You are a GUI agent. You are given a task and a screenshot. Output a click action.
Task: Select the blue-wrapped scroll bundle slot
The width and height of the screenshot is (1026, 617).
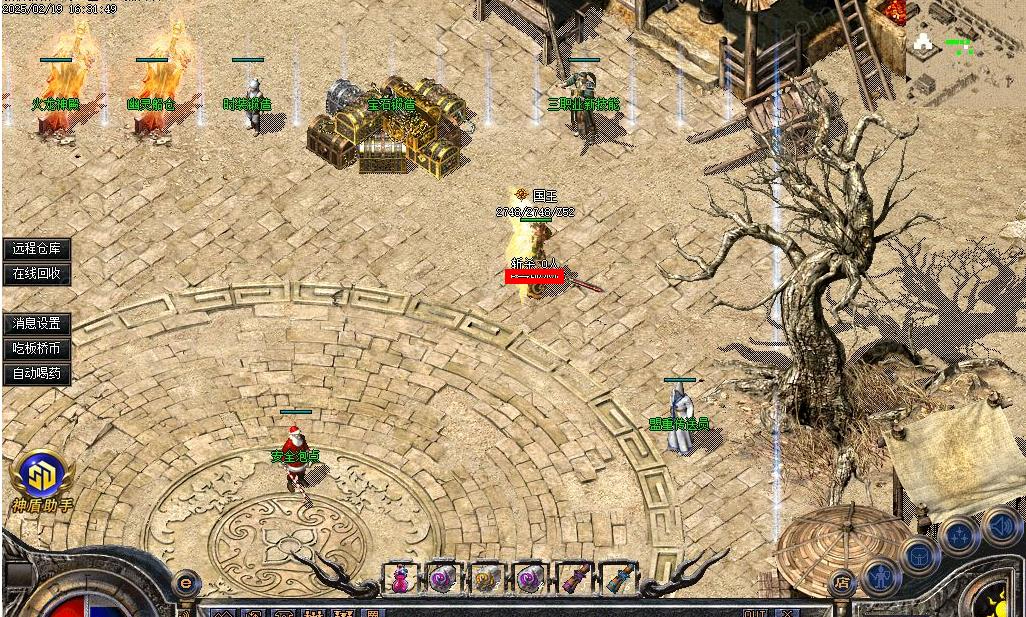pyautogui.click(x=617, y=579)
